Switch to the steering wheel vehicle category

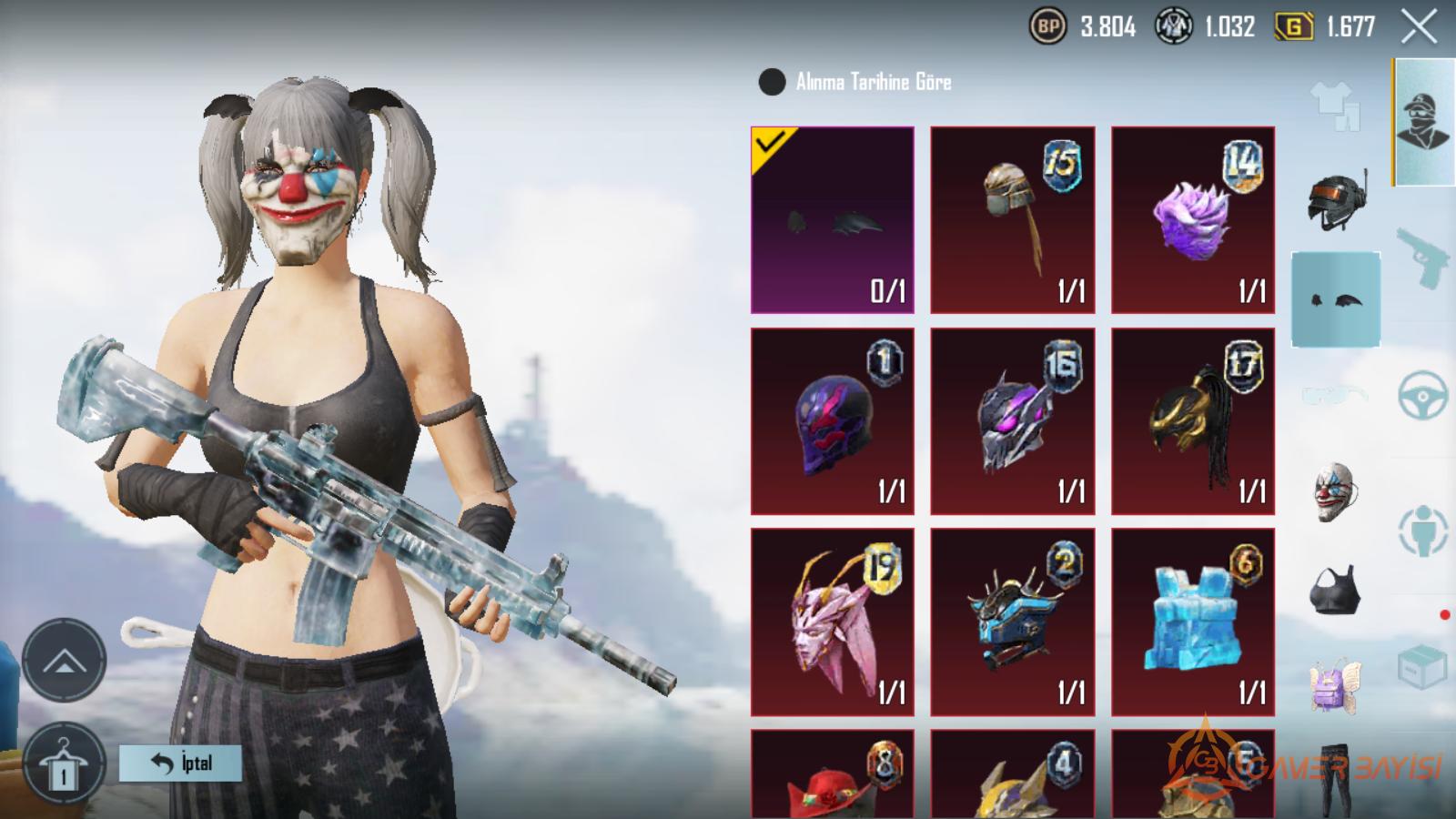1422,394
